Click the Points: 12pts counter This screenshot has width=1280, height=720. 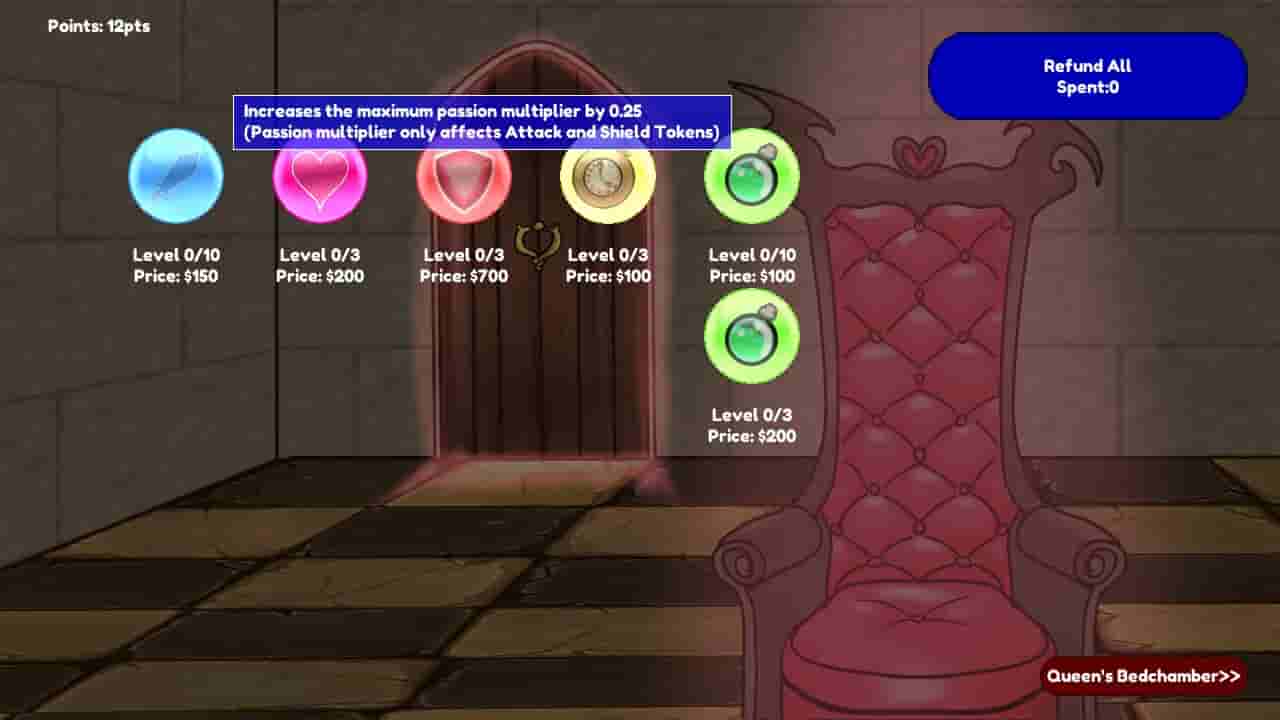coord(99,26)
